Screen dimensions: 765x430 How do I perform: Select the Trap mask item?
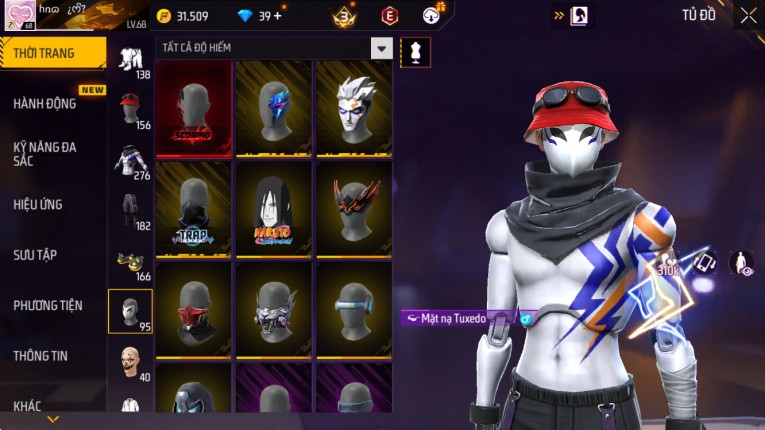click(x=194, y=209)
